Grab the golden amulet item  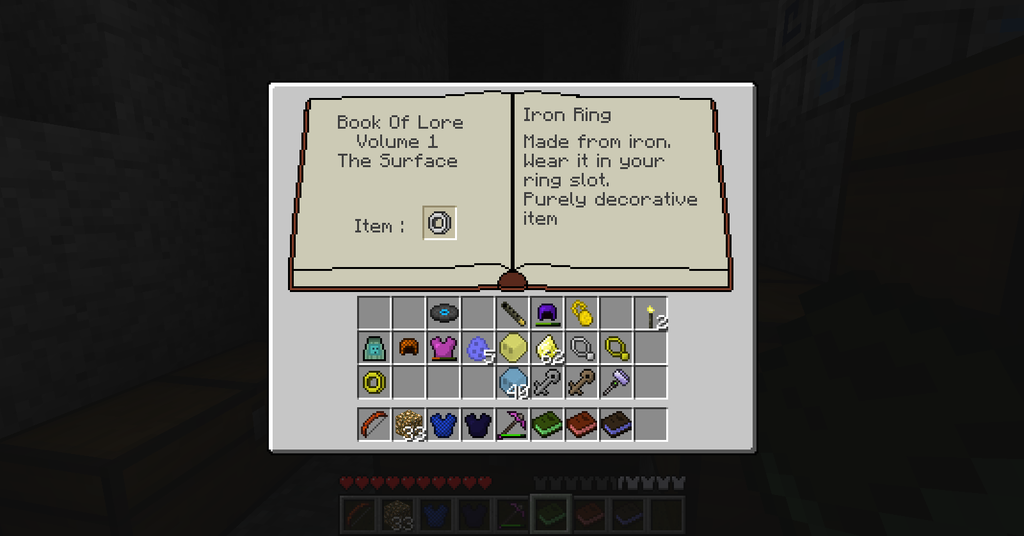(x=580, y=313)
